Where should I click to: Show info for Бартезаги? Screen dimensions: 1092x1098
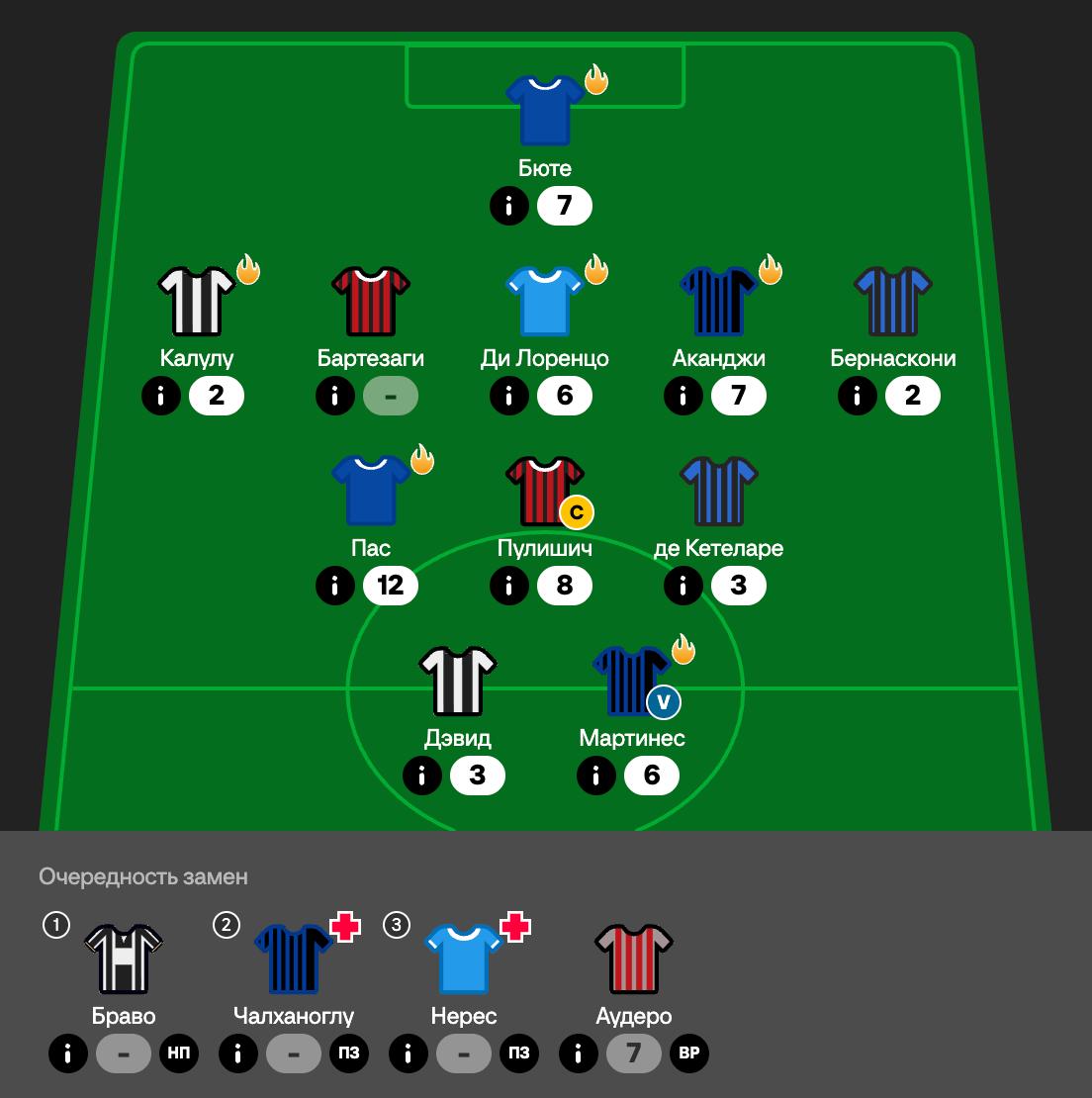click(335, 396)
